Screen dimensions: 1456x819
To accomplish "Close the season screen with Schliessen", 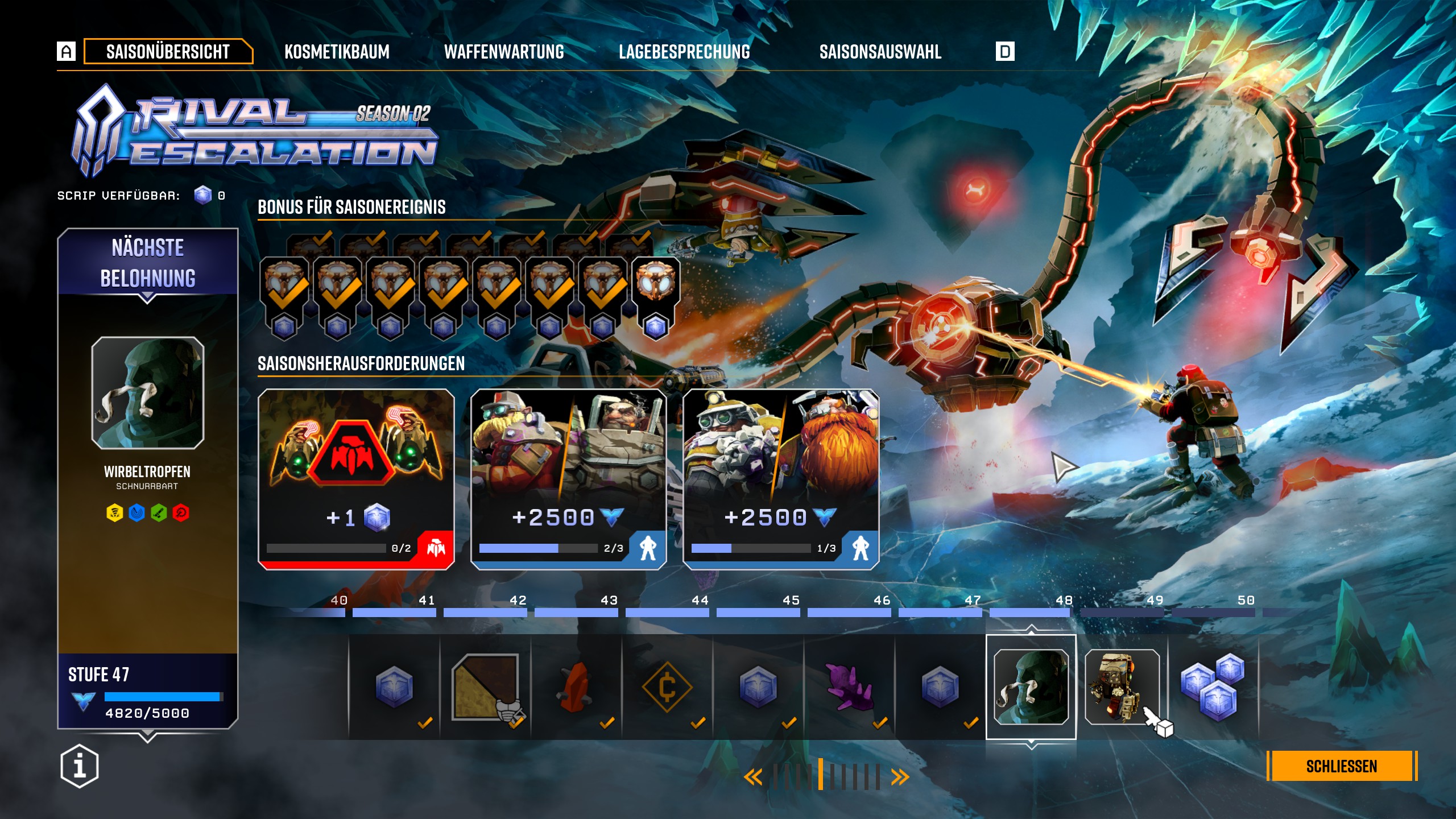I will (1341, 766).
